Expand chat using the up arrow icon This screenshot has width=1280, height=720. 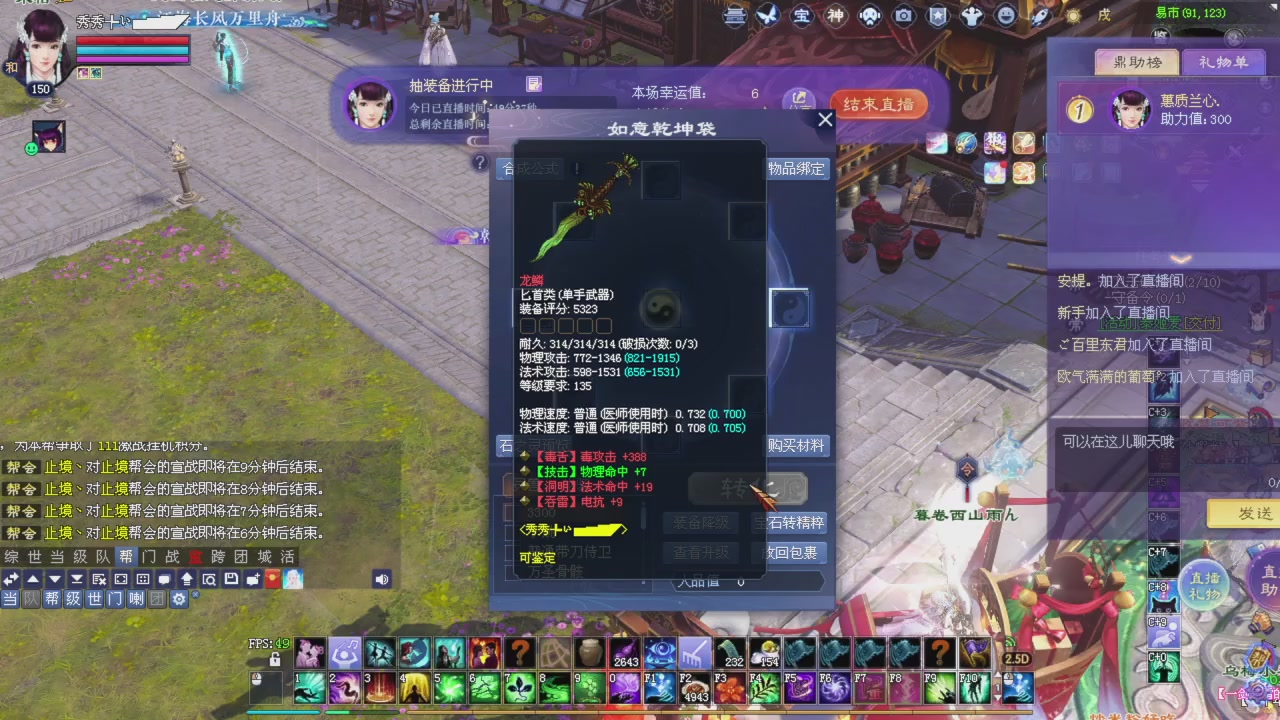(x=31, y=579)
